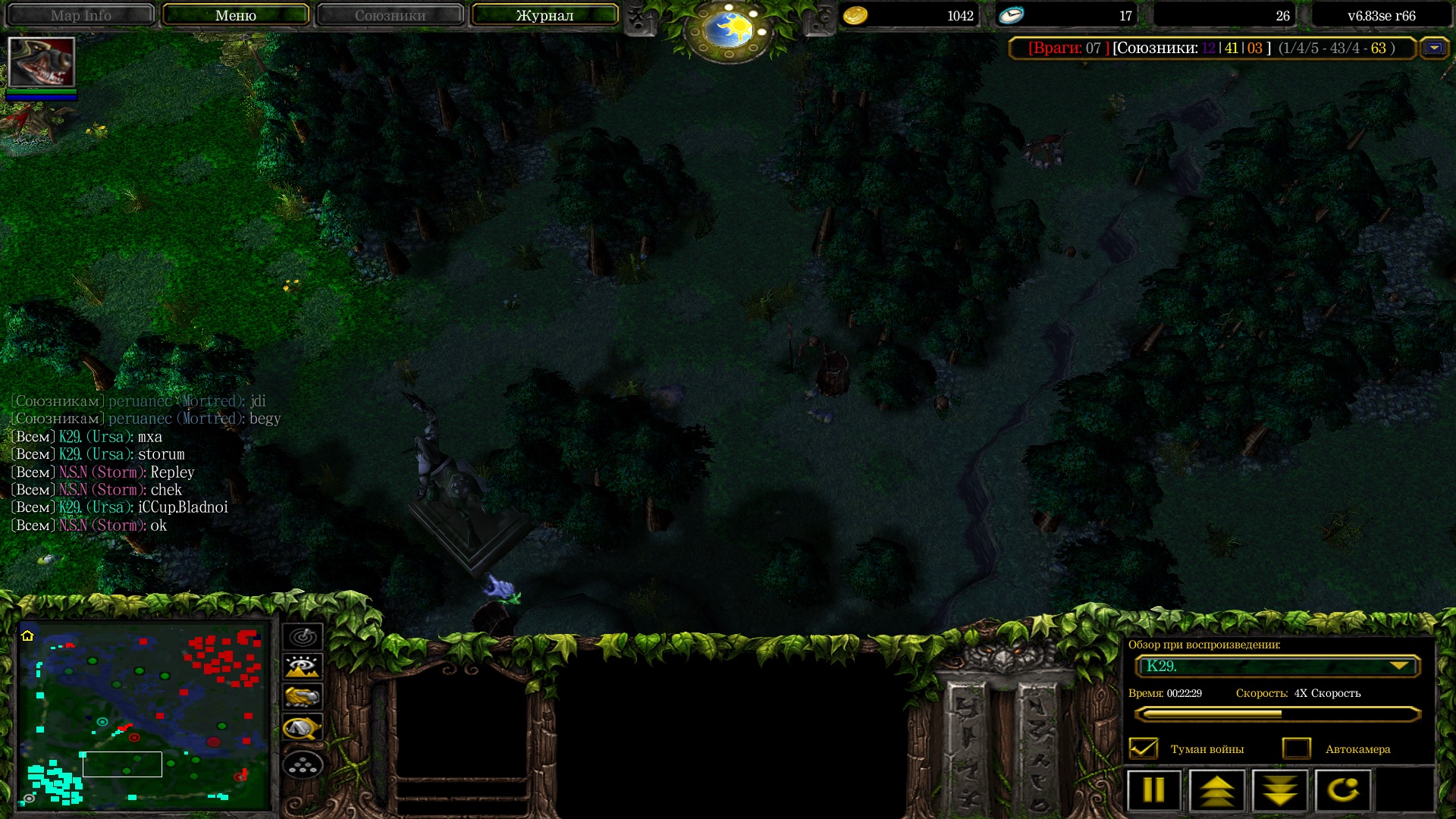
Task: Open the K29. observed player dropdown
Action: pos(1277,666)
